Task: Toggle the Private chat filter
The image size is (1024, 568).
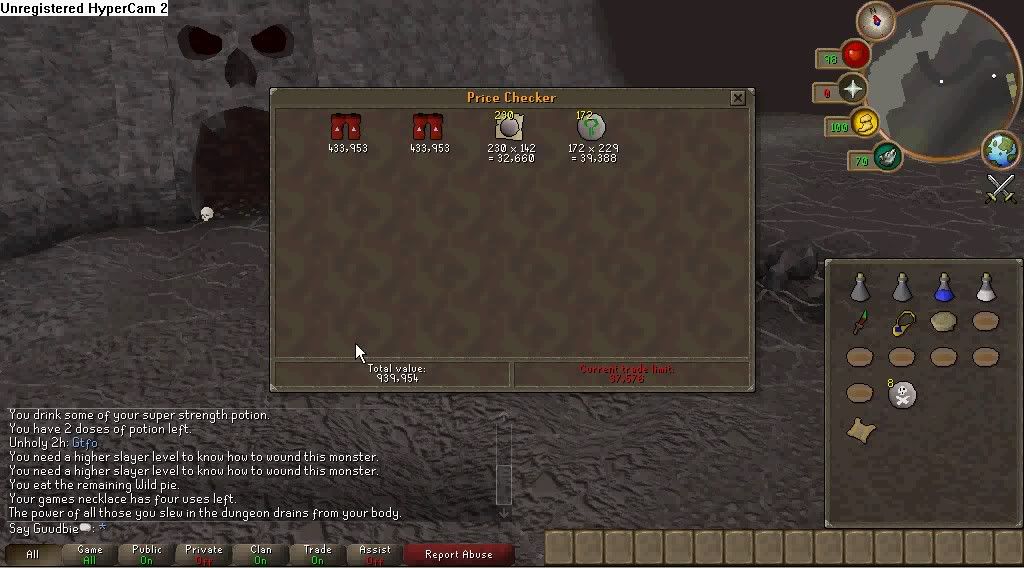Action: tap(204, 554)
